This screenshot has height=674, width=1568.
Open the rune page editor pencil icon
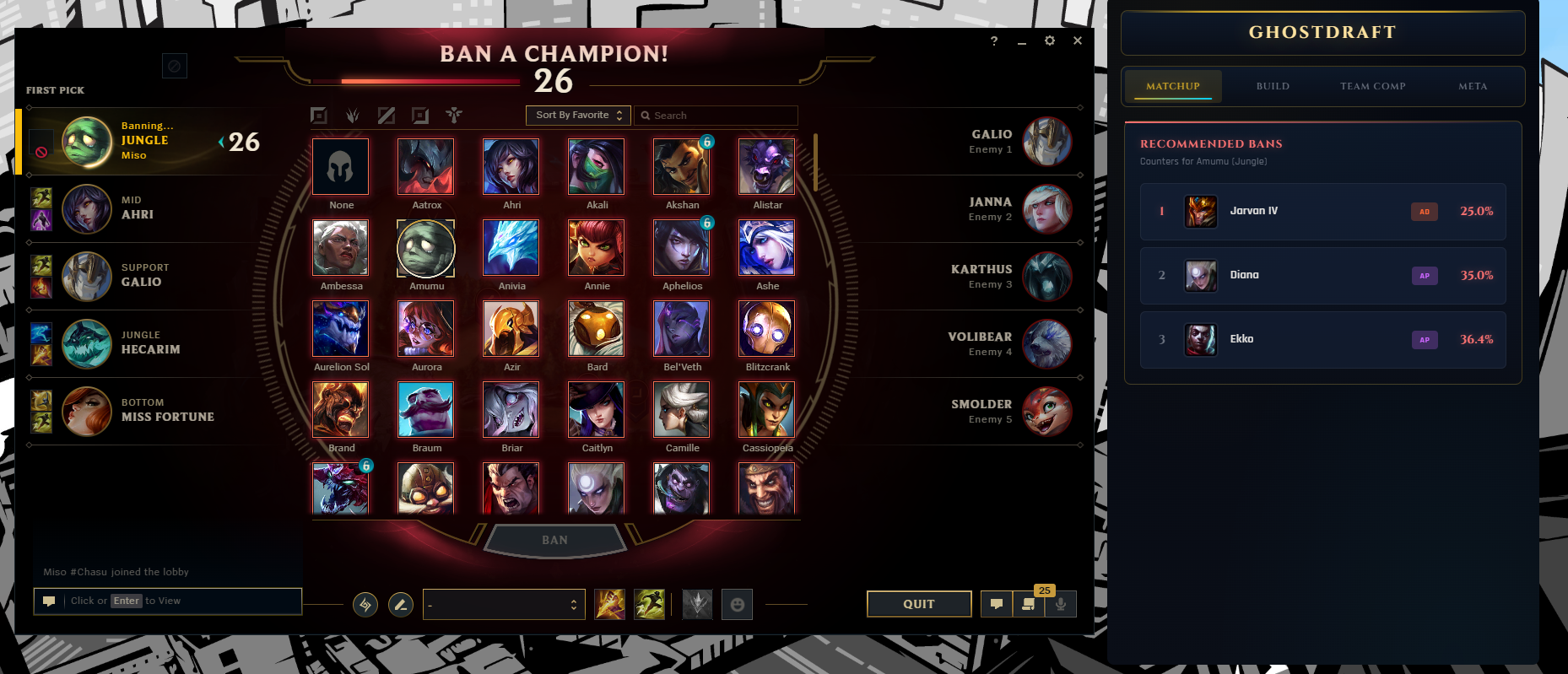(x=401, y=604)
